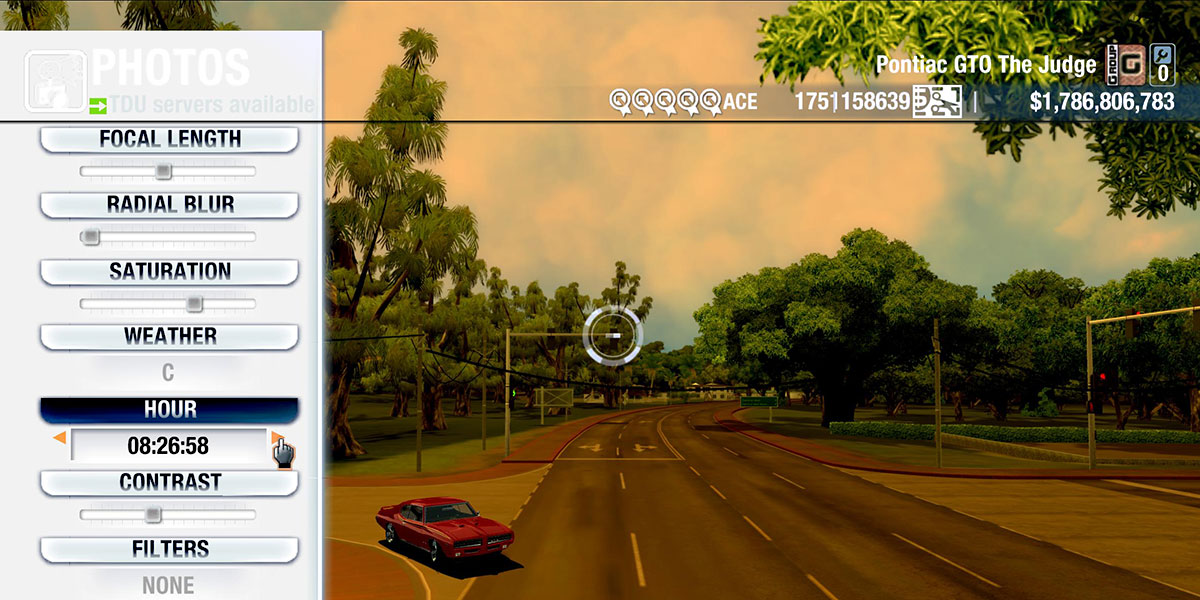Image resolution: width=1200 pixels, height=600 pixels.
Task: Advance hour with the right orange arrow
Action: (x=276, y=438)
